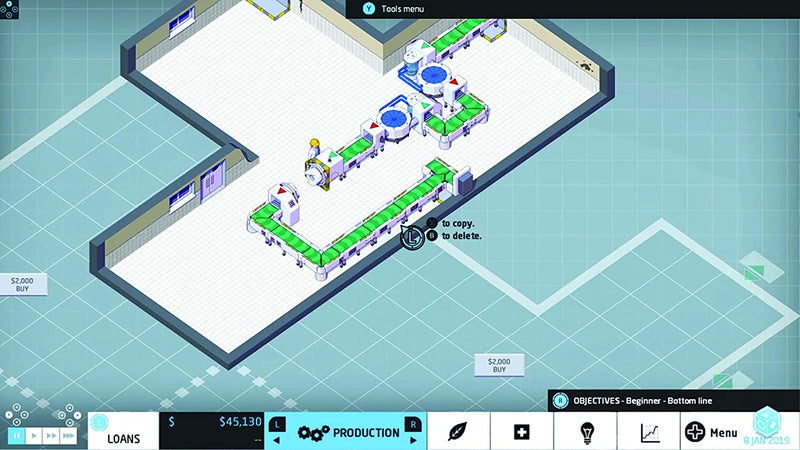
Task: Open the lightbulb research tab
Action: [586, 432]
